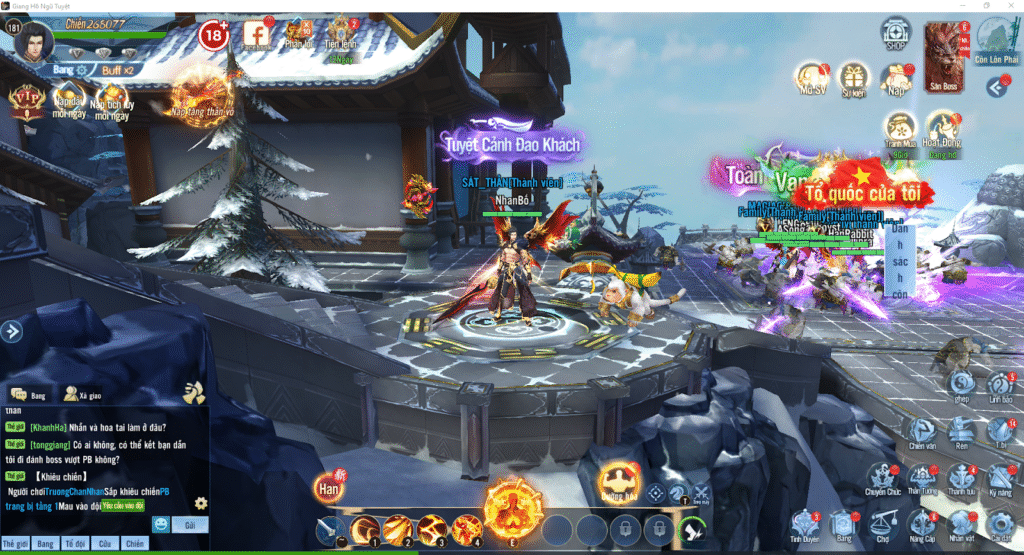
Task: Switch chat to the Thế giới tab
Action: coord(15,543)
